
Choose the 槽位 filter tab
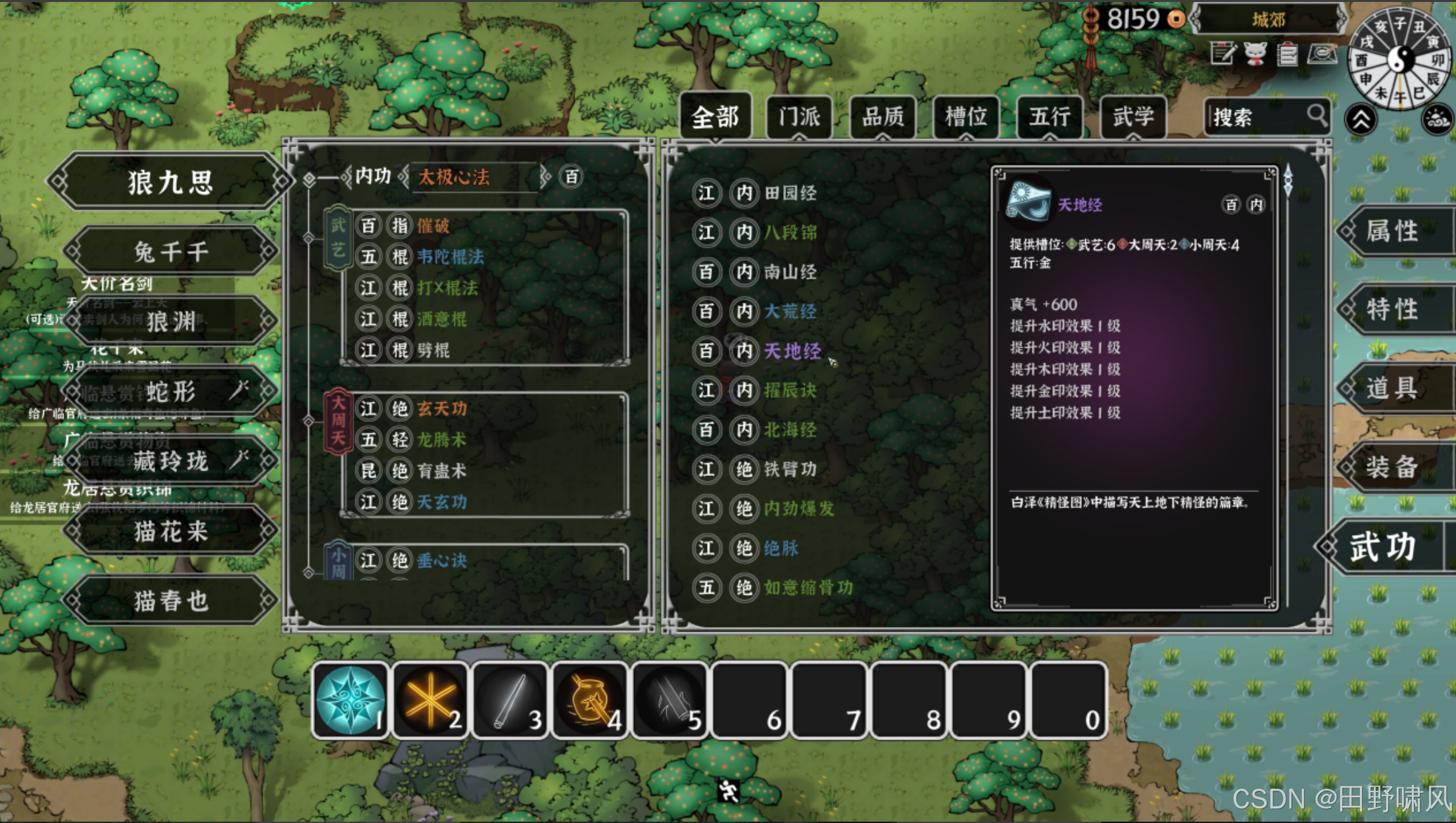point(966,118)
